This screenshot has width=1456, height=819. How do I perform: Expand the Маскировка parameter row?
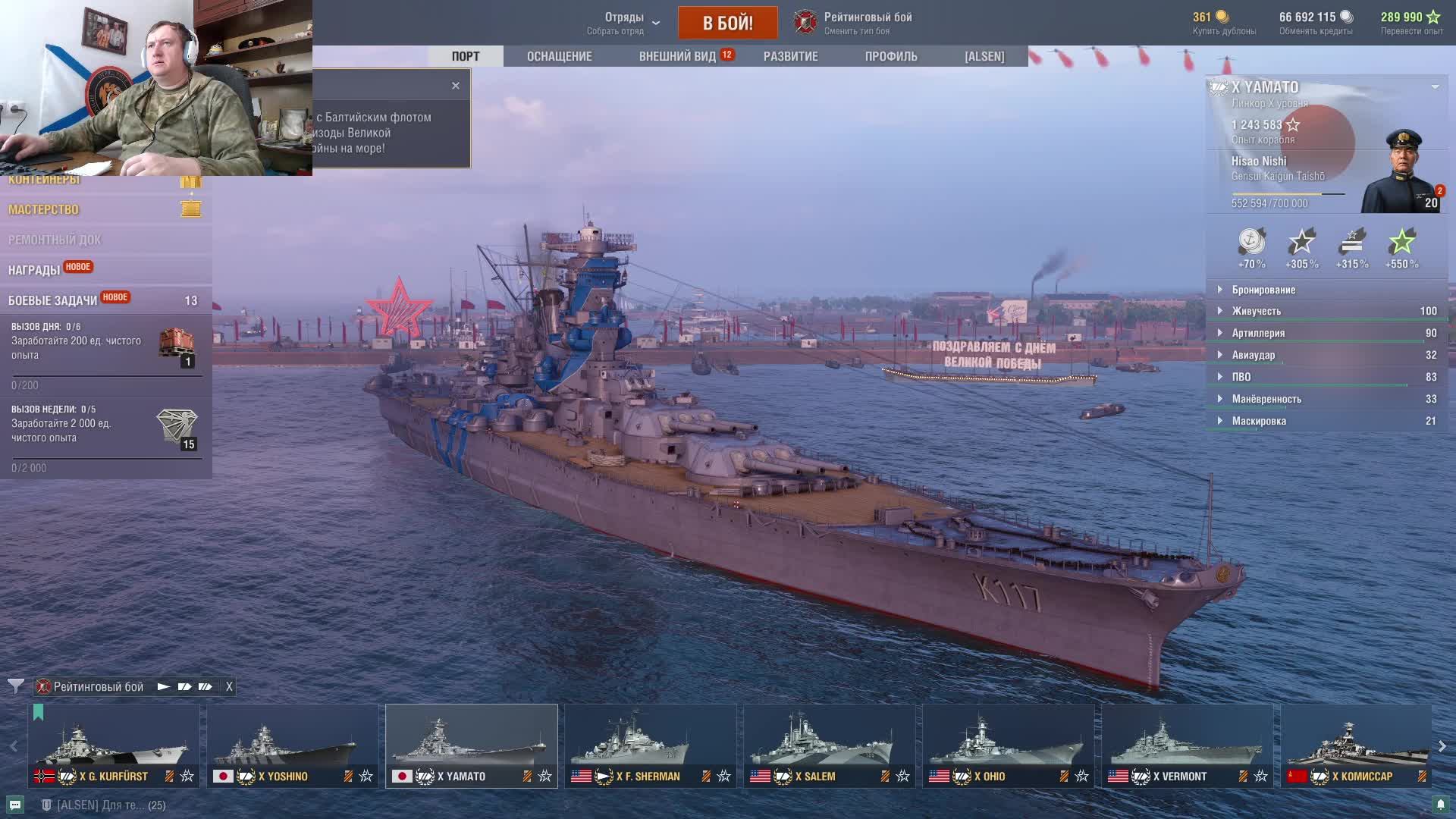1259,421
